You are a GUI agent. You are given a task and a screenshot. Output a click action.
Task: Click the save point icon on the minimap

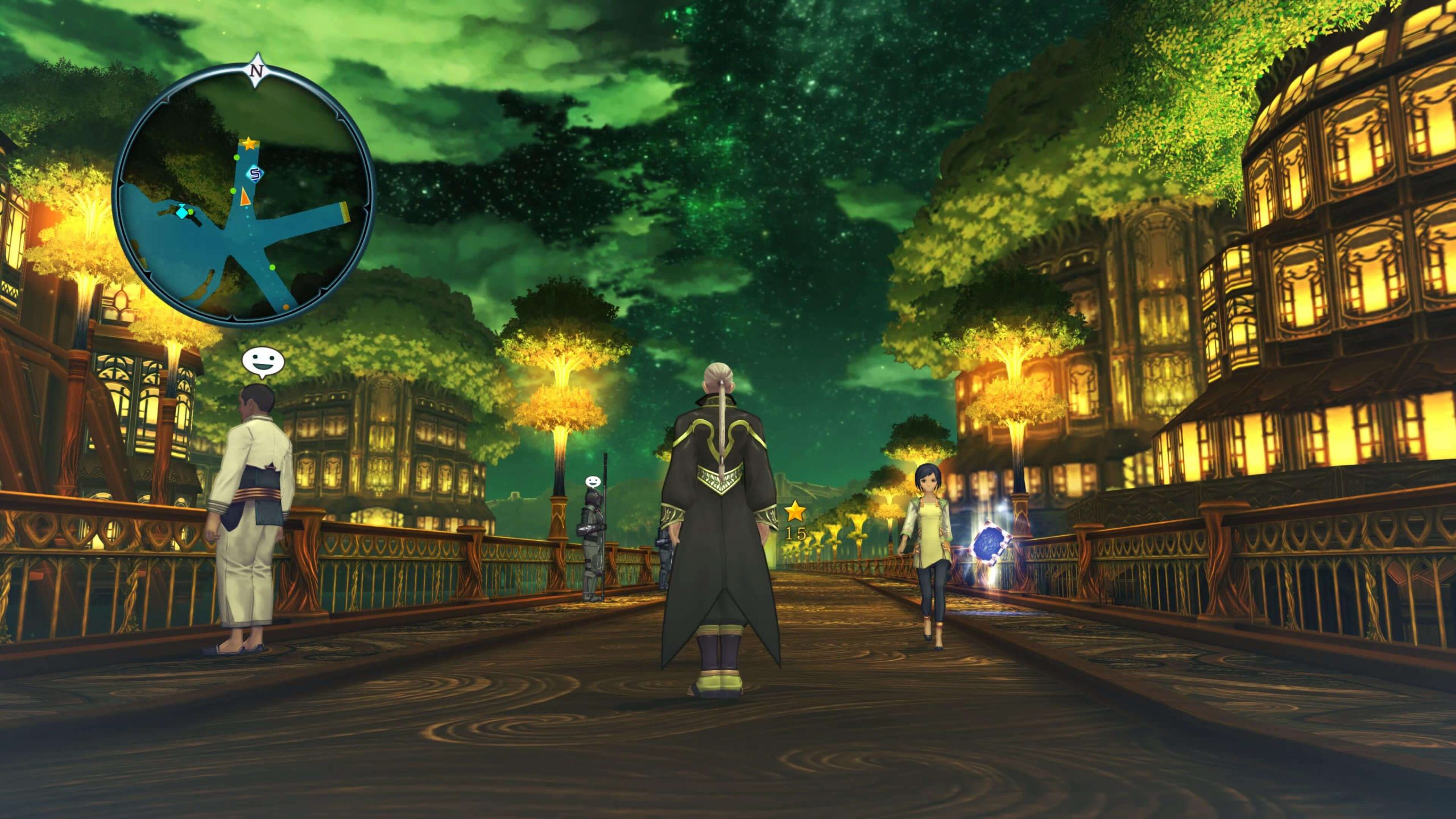[254, 173]
